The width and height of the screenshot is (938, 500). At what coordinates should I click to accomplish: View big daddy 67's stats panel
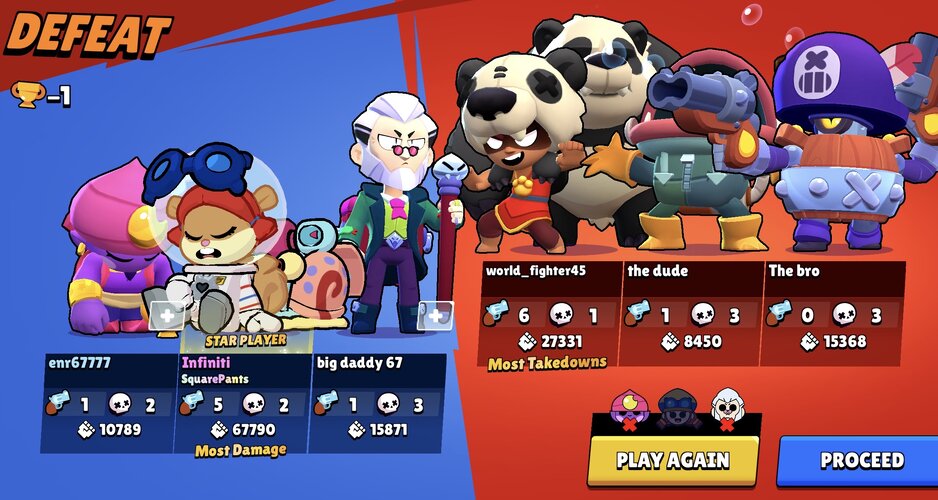[377, 402]
